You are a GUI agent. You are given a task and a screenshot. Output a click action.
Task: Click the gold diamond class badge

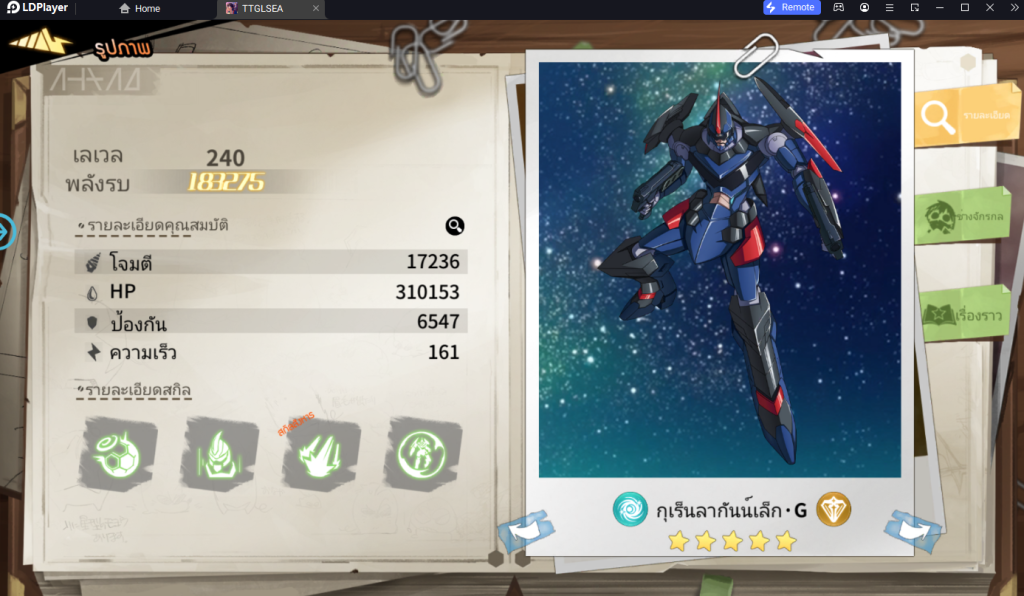point(833,510)
